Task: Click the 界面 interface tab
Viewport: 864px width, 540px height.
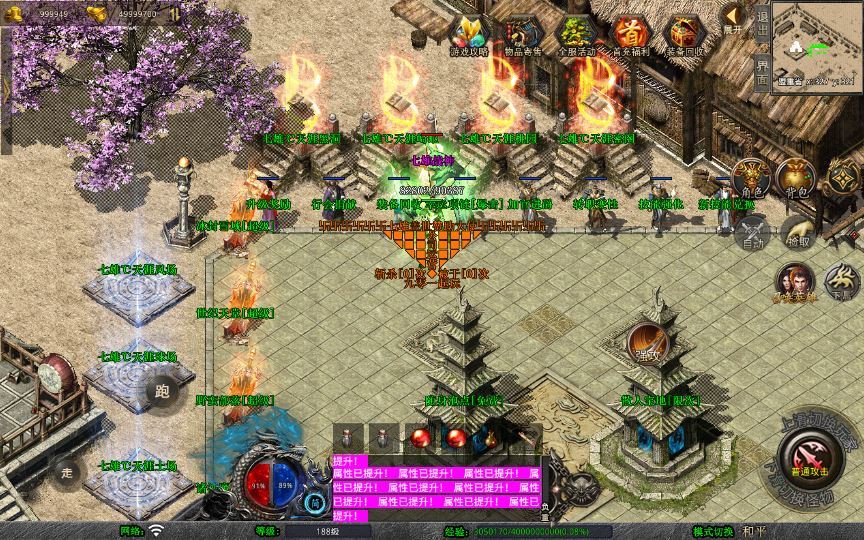Action: (762, 72)
